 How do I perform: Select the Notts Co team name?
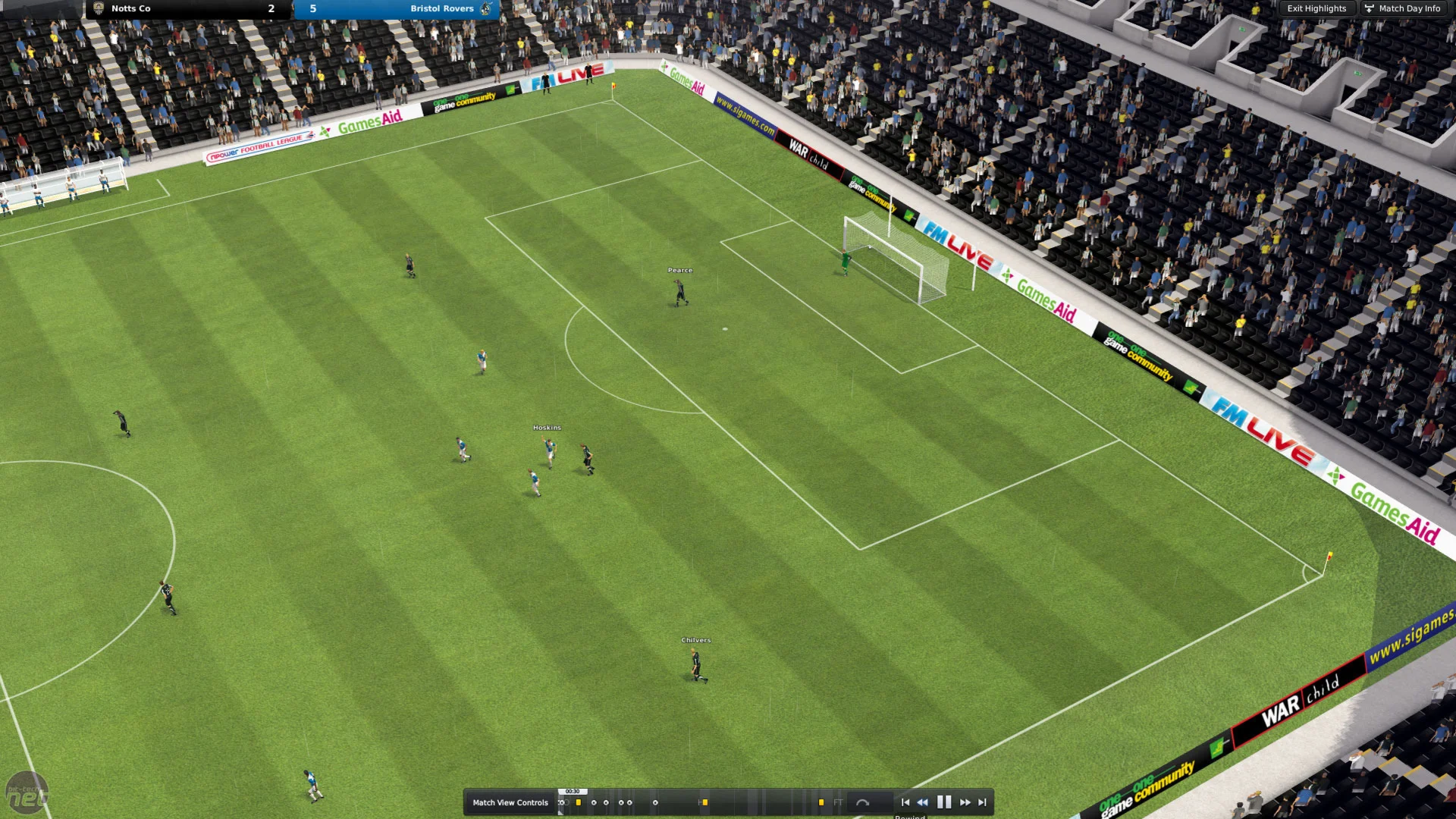click(130, 8)
